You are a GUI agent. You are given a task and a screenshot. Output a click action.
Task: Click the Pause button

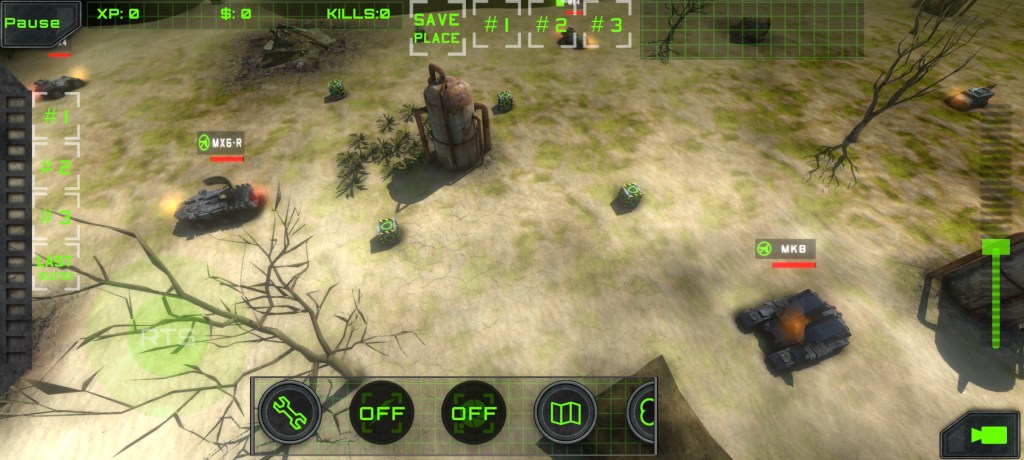[31, 22]
